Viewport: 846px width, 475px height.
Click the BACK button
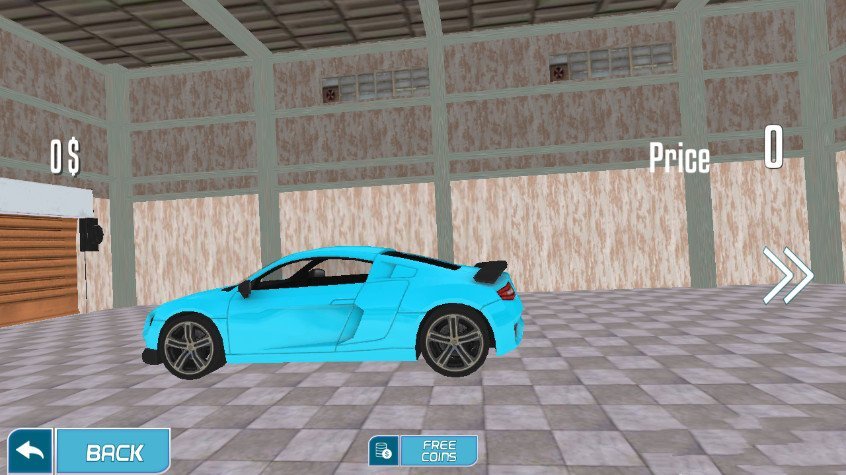(x=112, y=451)
